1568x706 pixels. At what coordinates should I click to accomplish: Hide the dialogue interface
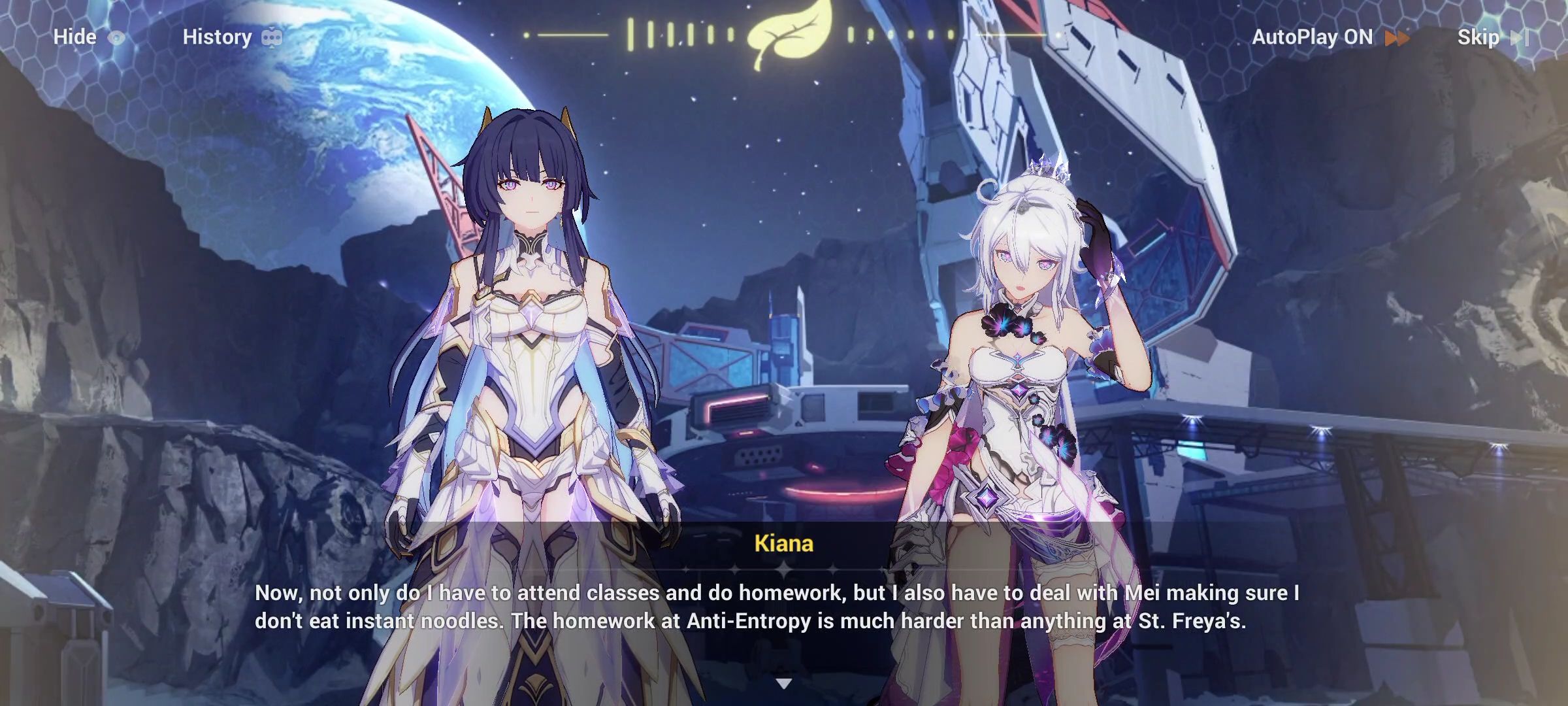tap(88, 37)
